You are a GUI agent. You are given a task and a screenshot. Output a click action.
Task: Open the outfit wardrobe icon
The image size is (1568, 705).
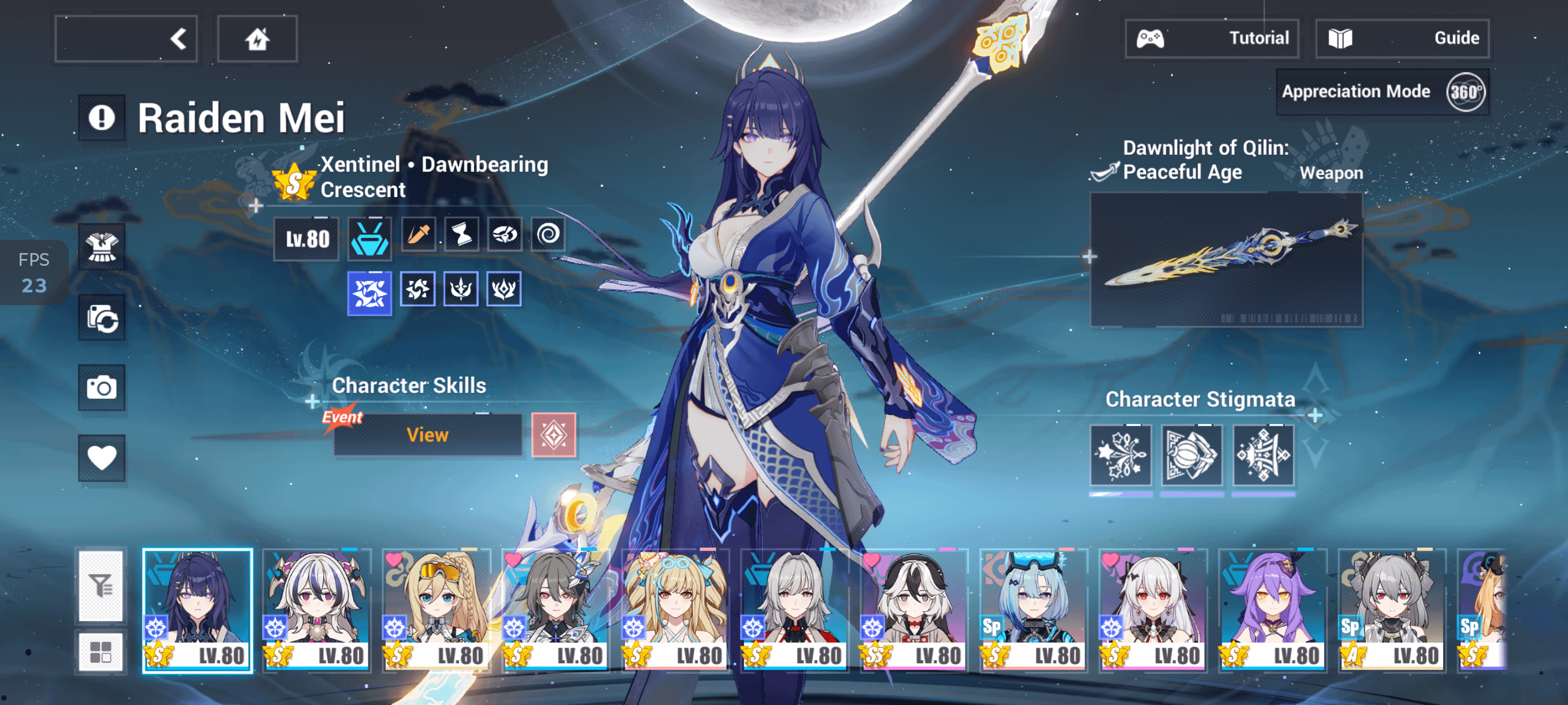pos(102,247)
